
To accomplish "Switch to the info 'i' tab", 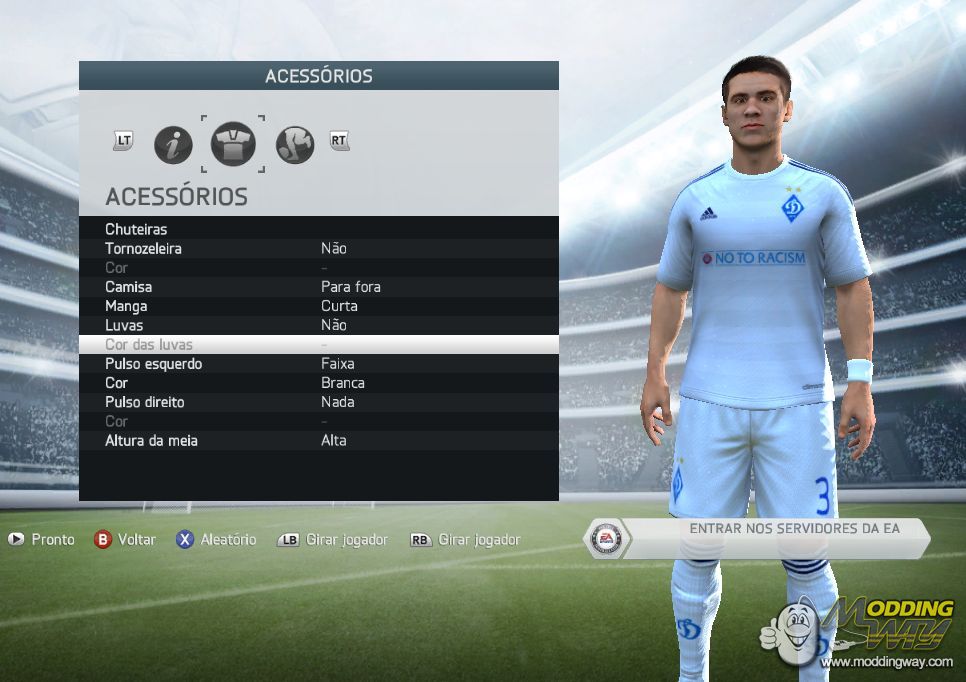I will 173,145.
